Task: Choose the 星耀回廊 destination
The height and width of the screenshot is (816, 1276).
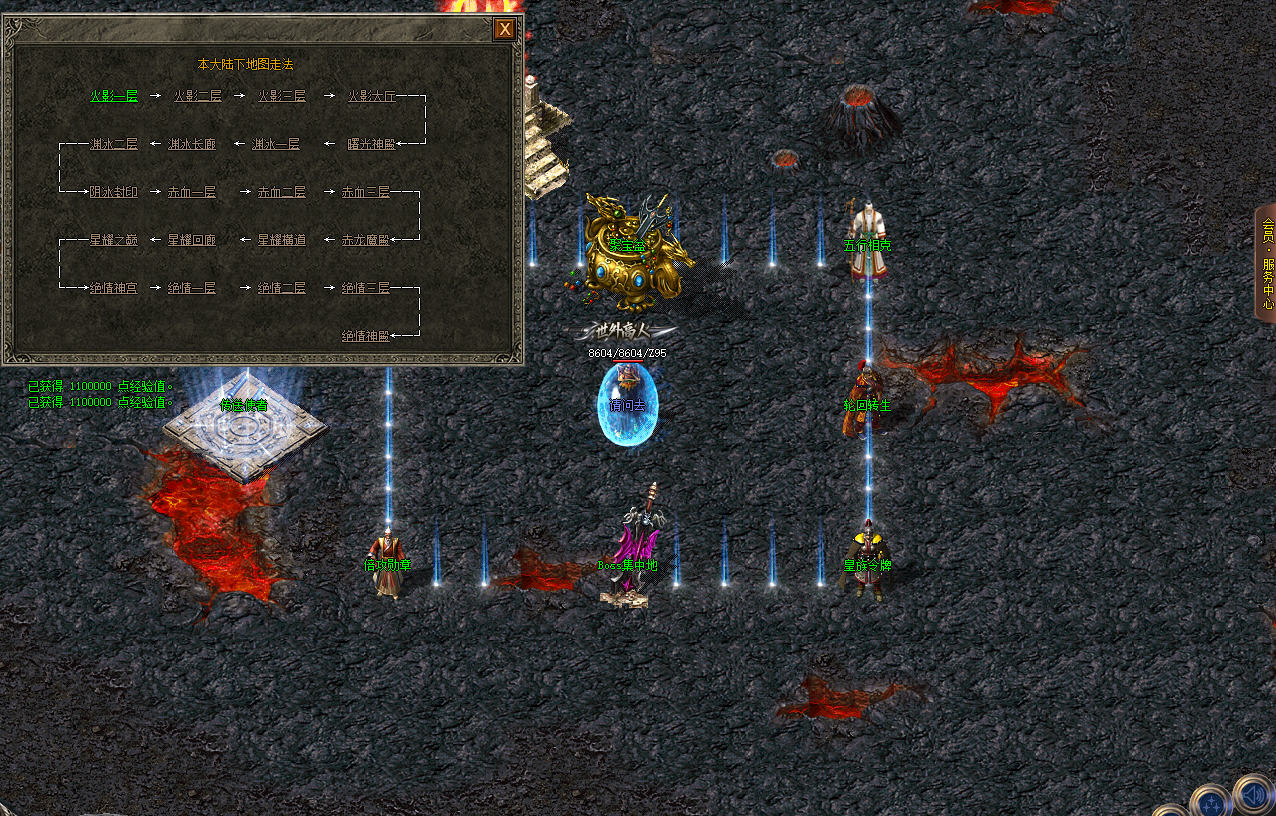Action: tap(192, 240)
